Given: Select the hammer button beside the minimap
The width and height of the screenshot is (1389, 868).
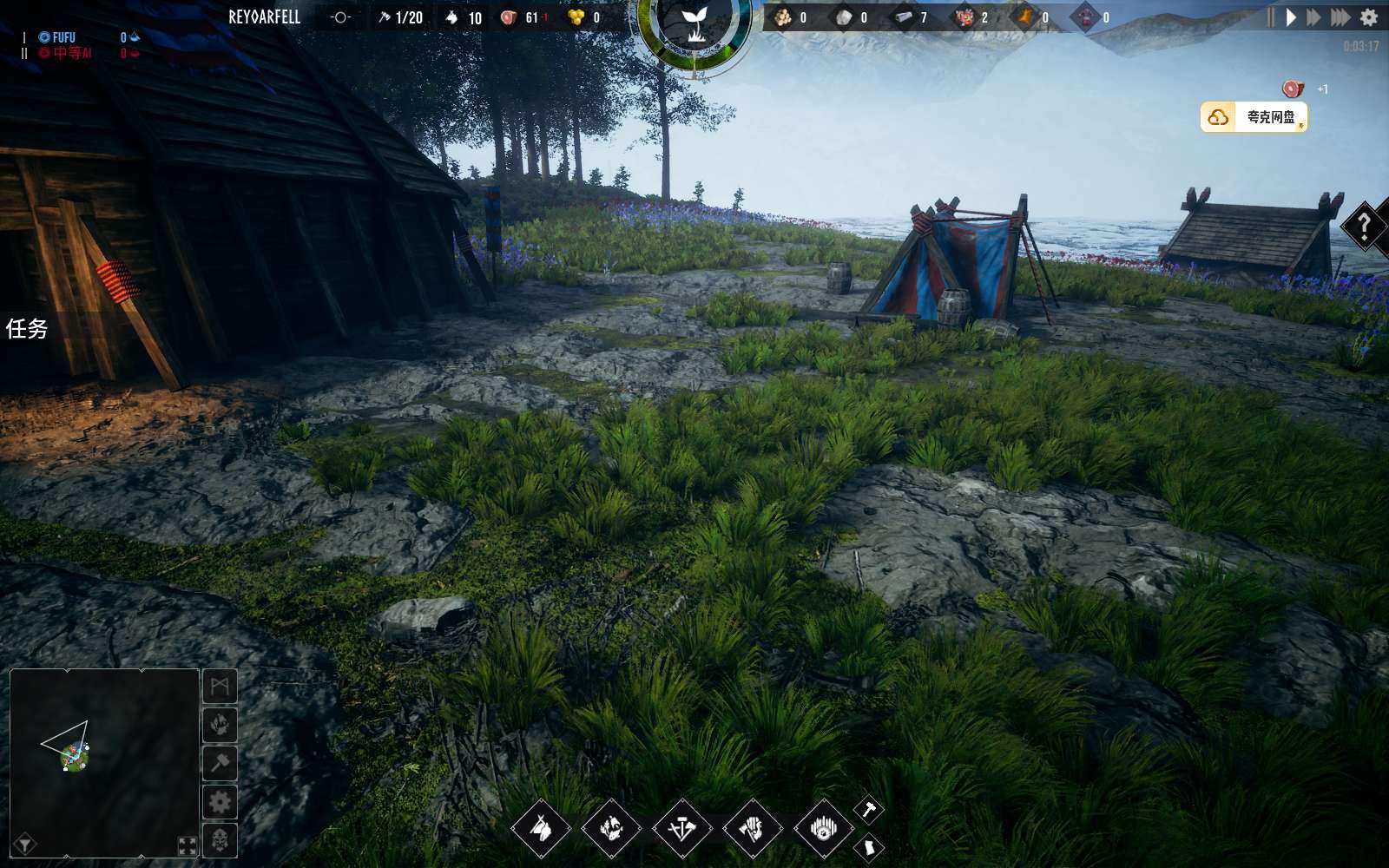Looking at the screenshot, I should tap(220, 763).
